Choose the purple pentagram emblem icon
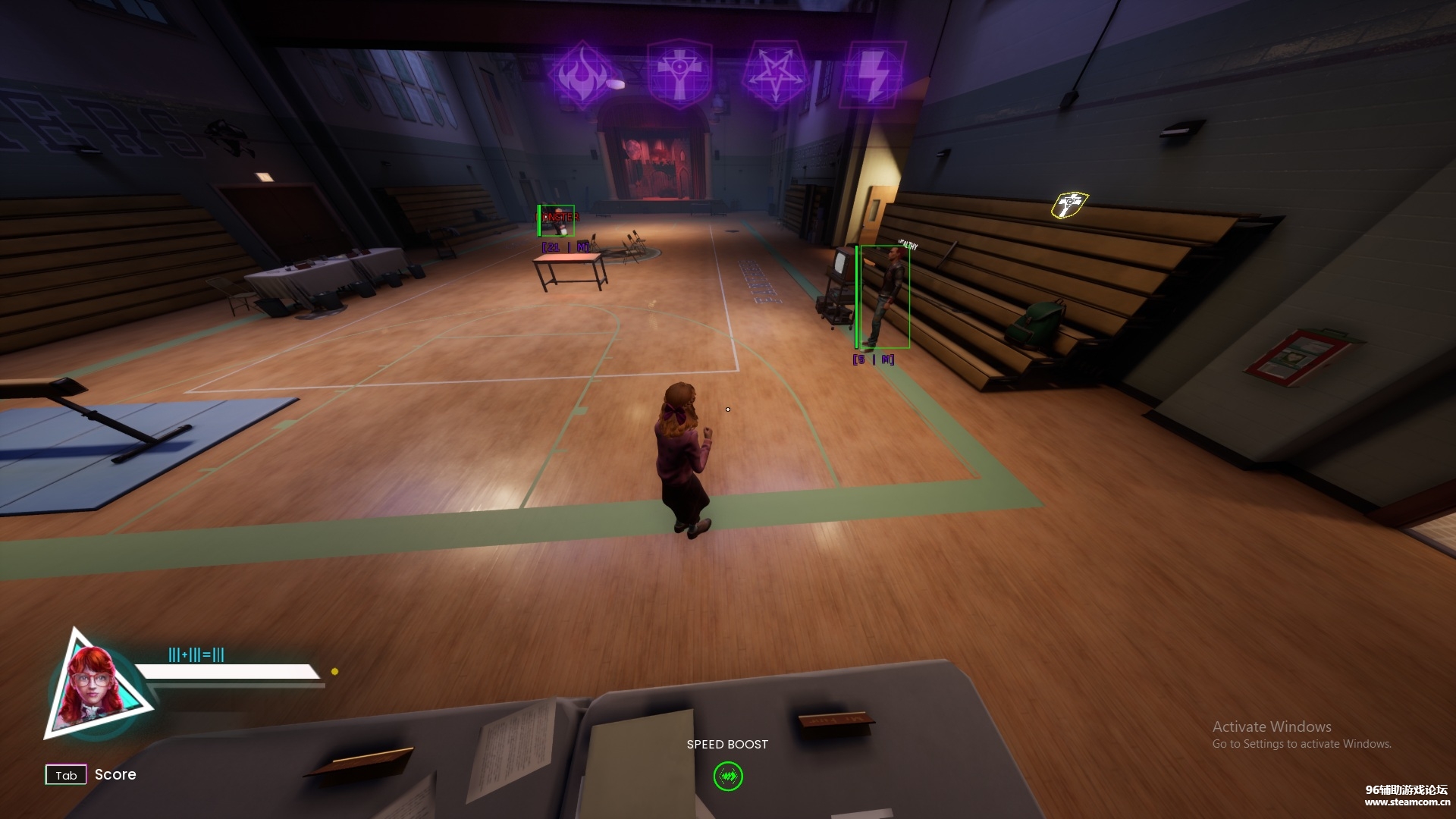The image size is (1456, 819). [x=775, y=75]
